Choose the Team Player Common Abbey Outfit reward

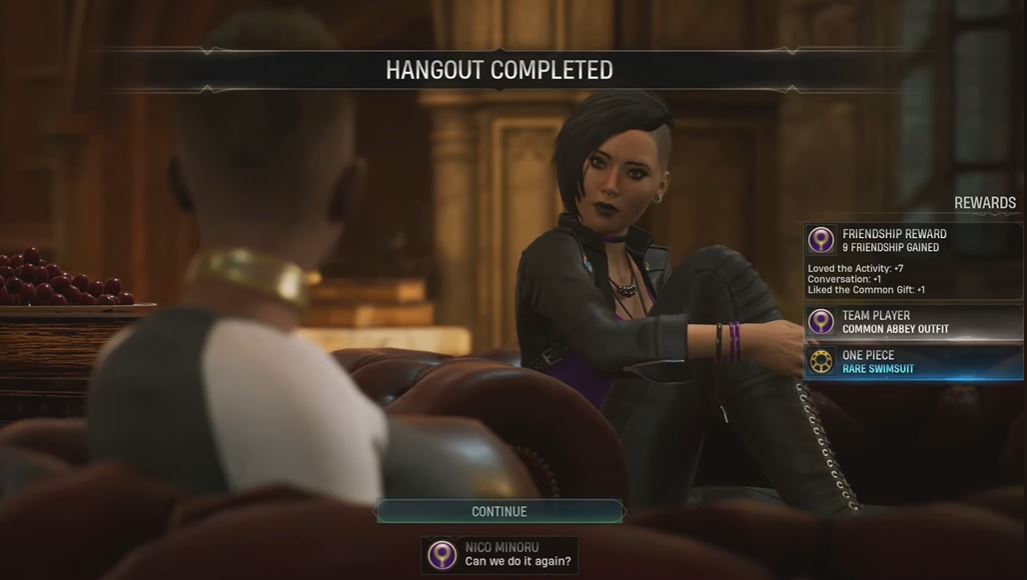coord(912,322)
